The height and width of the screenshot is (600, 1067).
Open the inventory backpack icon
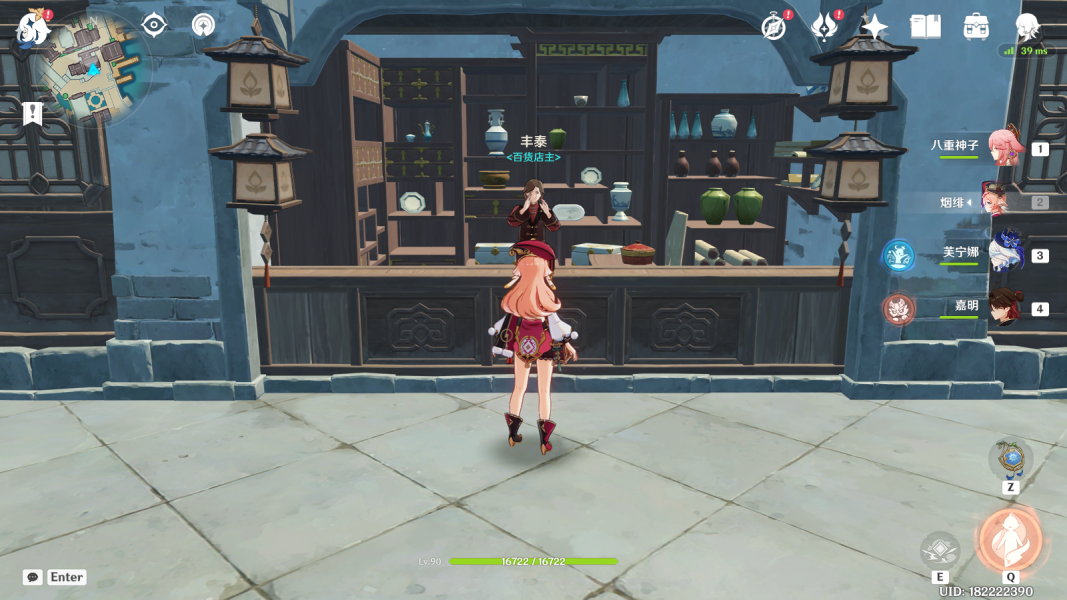977,27
